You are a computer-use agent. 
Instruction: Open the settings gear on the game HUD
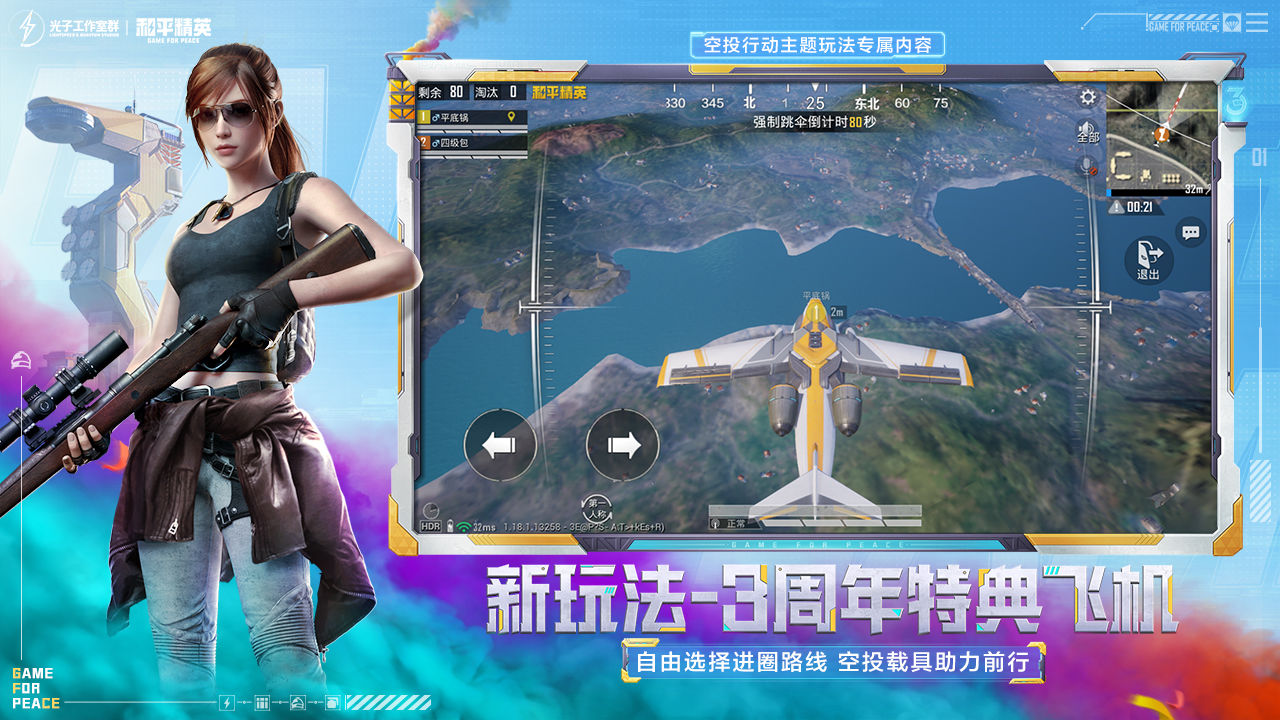(x=1086, y=97)
